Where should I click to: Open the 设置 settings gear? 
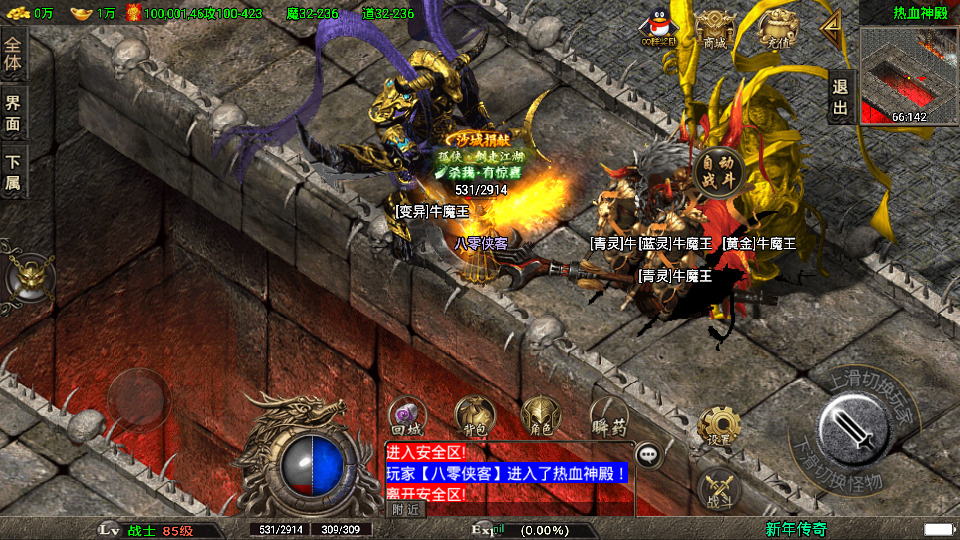pyautogui.click(x=718, y=425)
